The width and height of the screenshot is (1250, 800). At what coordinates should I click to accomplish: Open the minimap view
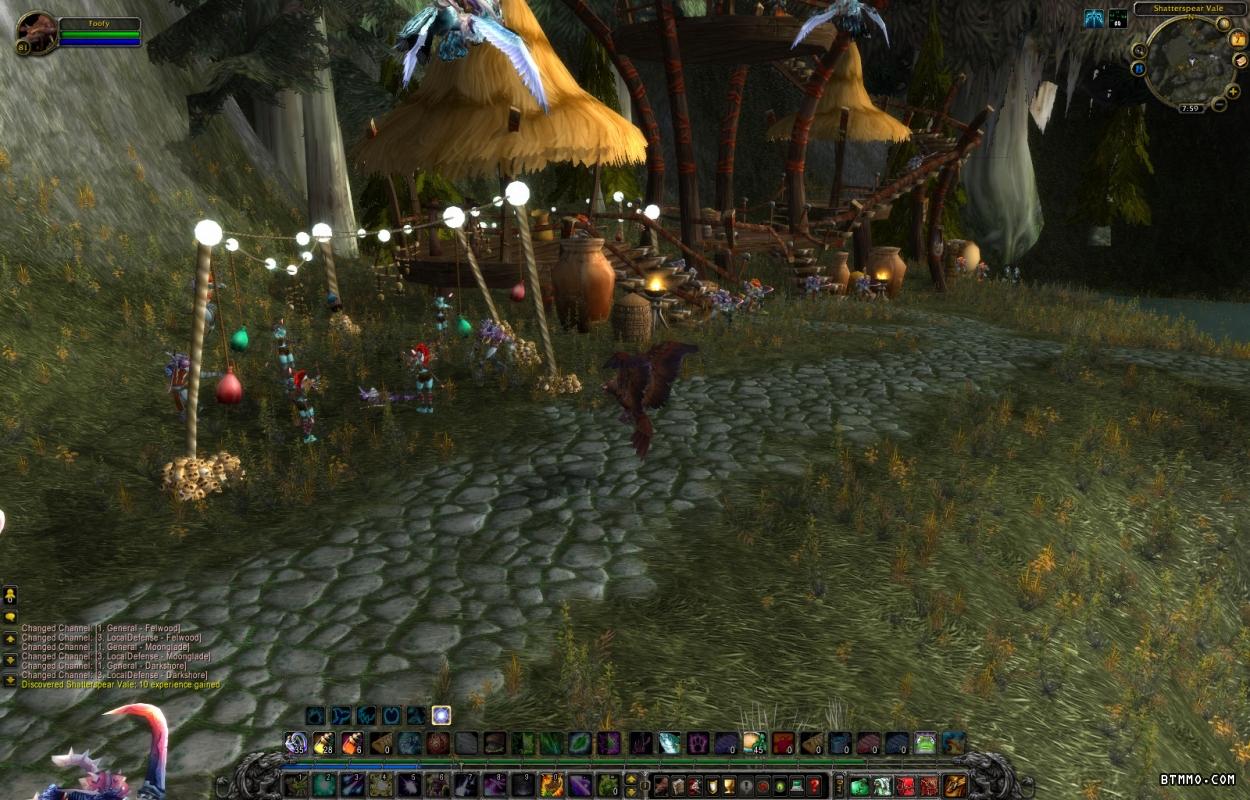click(x=1189, y=61)
